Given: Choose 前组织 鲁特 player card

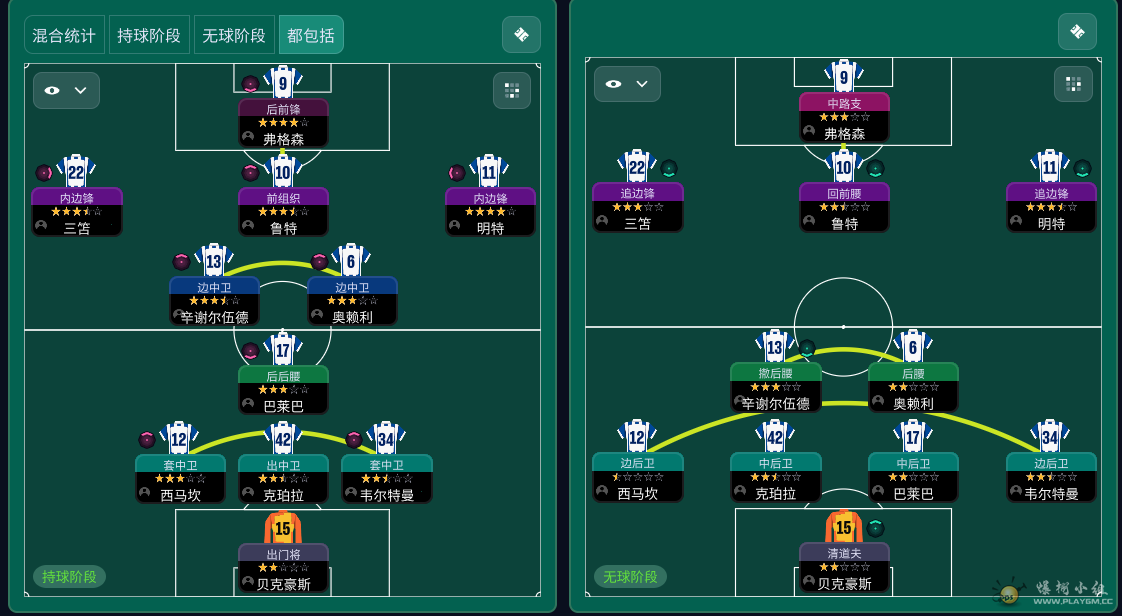Looking at the screenshot, I should 283,212.
